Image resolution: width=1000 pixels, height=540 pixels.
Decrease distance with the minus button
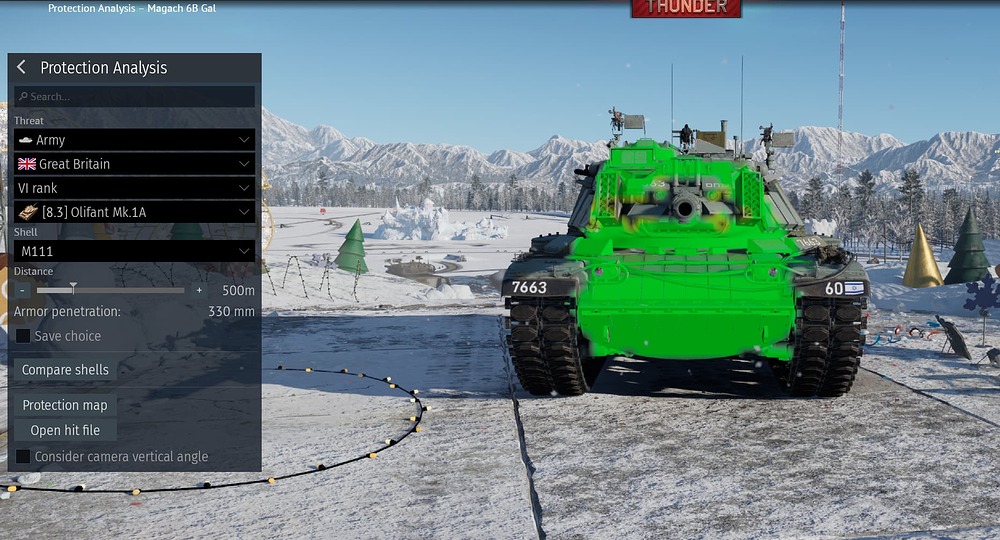(22, 290)
